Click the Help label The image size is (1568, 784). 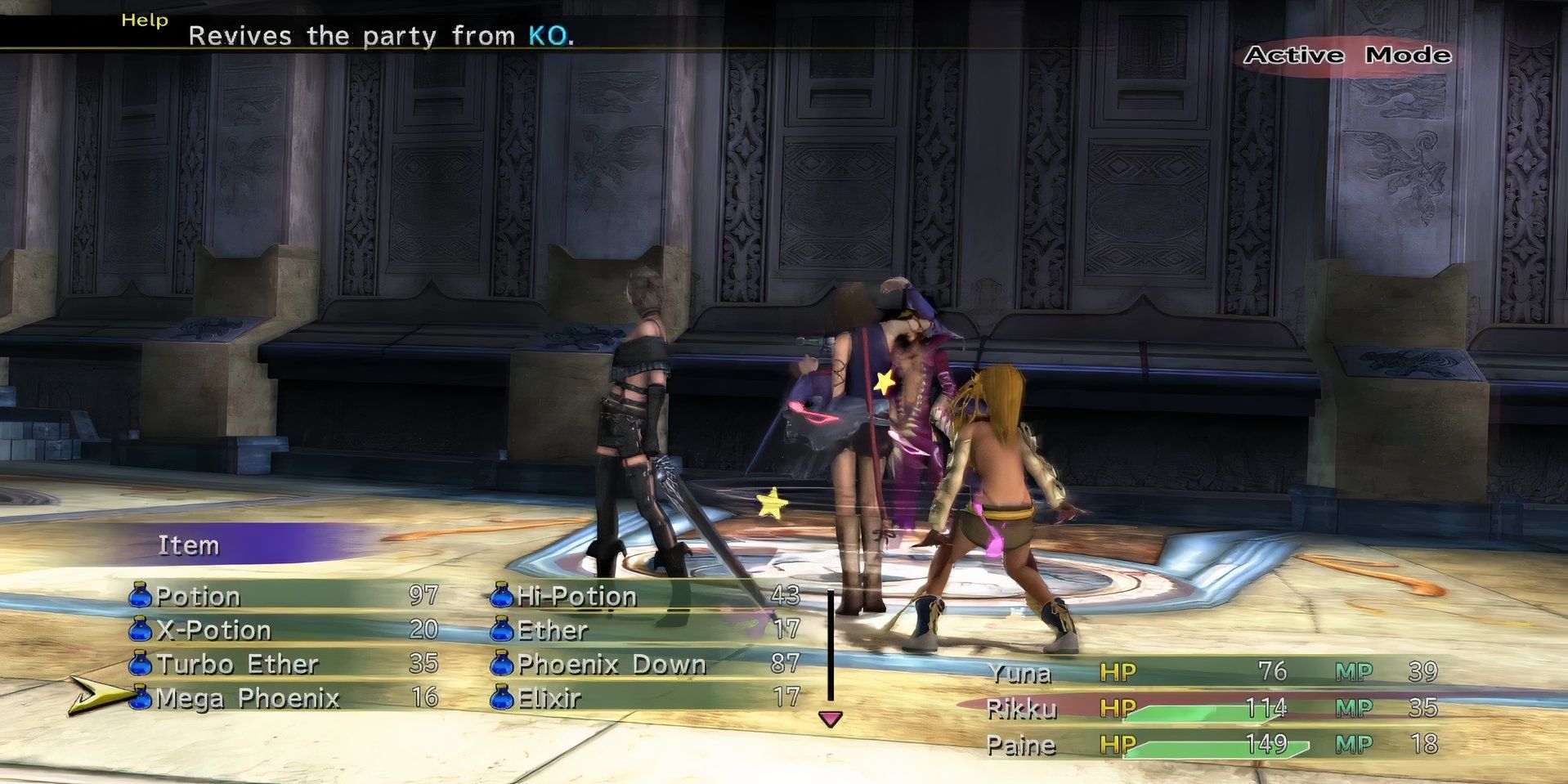142,20
